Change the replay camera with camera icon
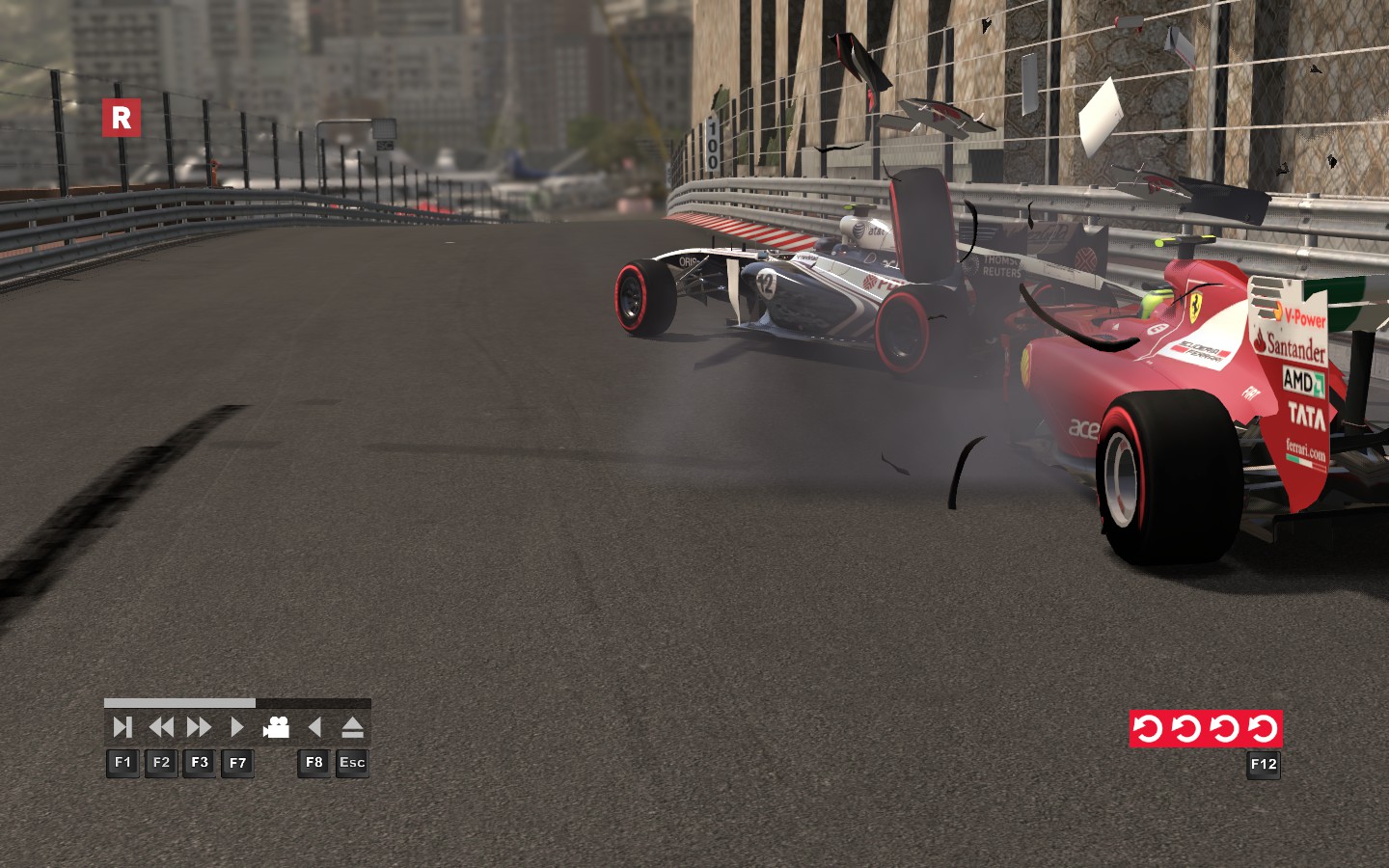Viewport: 1389px width, 868px height. (277, 727)
